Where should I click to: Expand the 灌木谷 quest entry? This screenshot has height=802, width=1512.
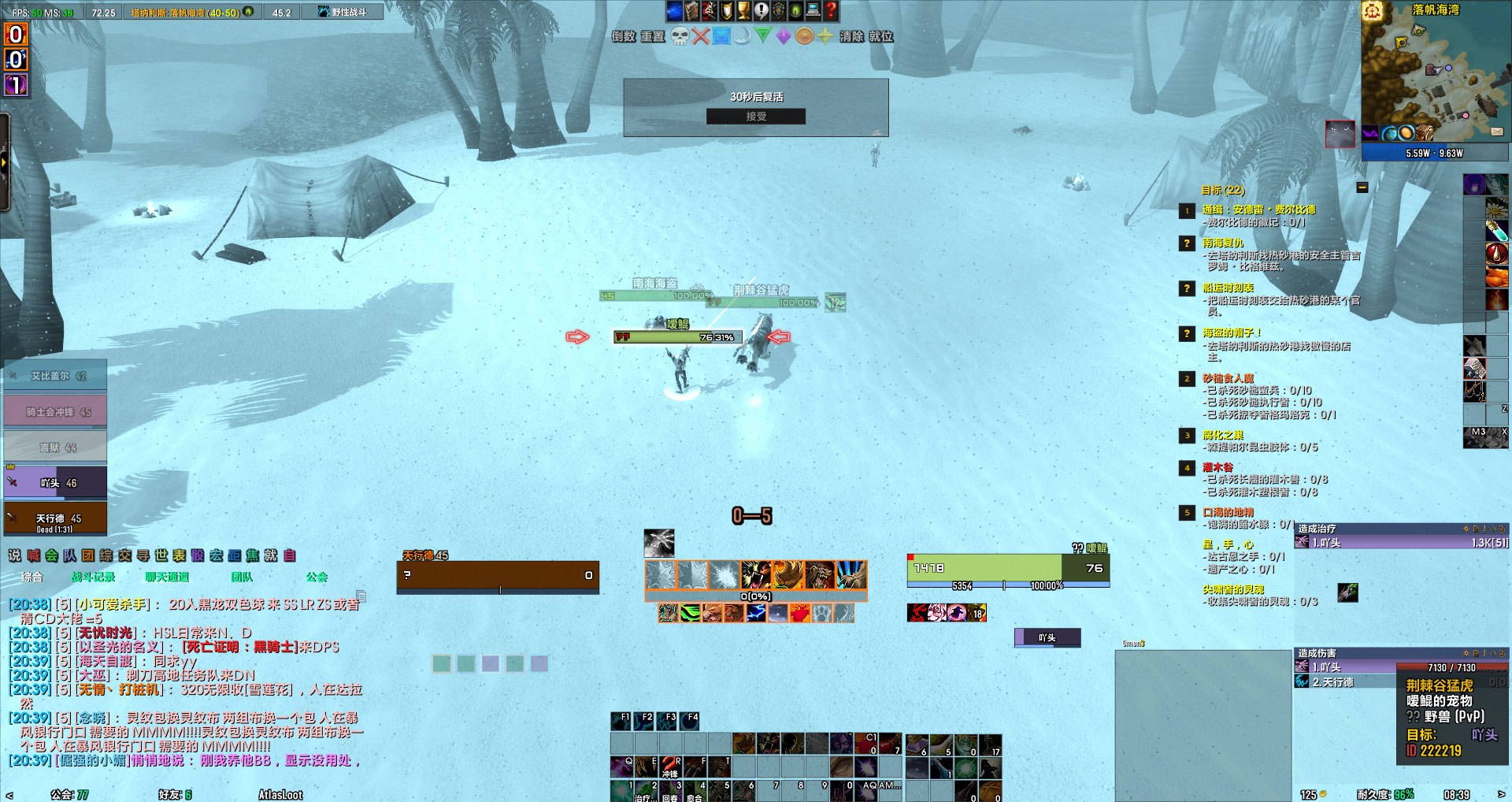tap(1217, 469)
